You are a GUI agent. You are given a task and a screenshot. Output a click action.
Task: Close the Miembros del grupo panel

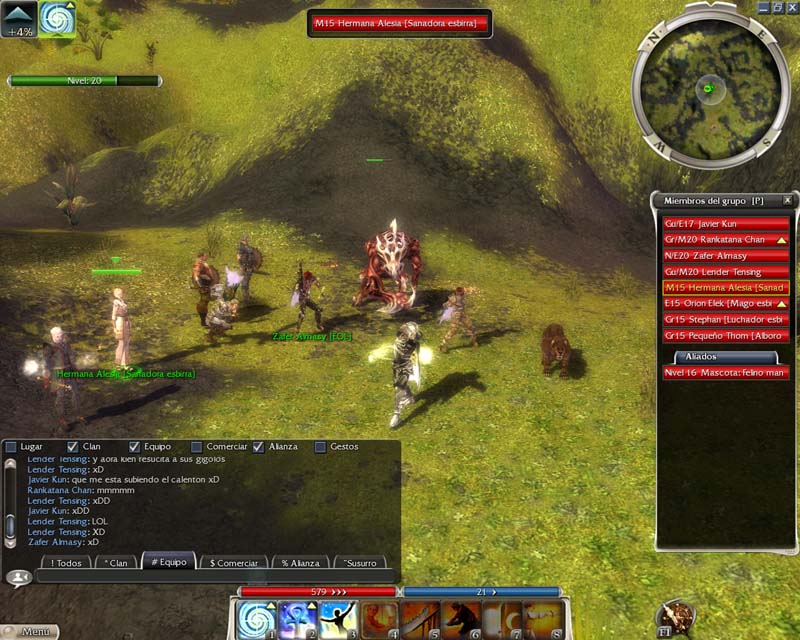tap(787, 200)
